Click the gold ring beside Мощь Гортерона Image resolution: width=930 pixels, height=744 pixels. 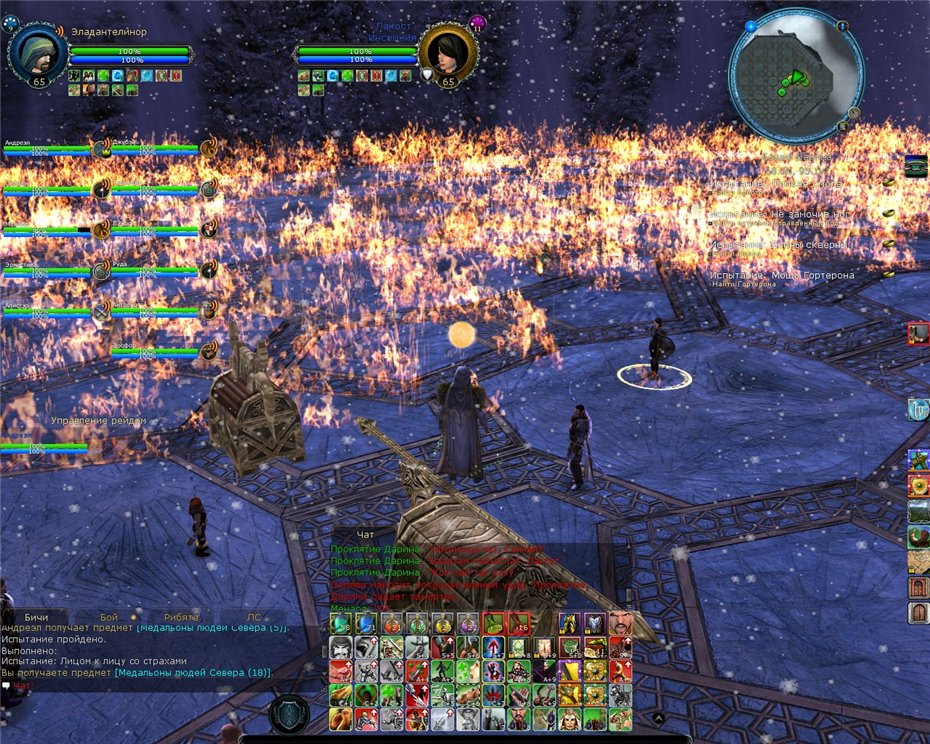pos(887,273)
